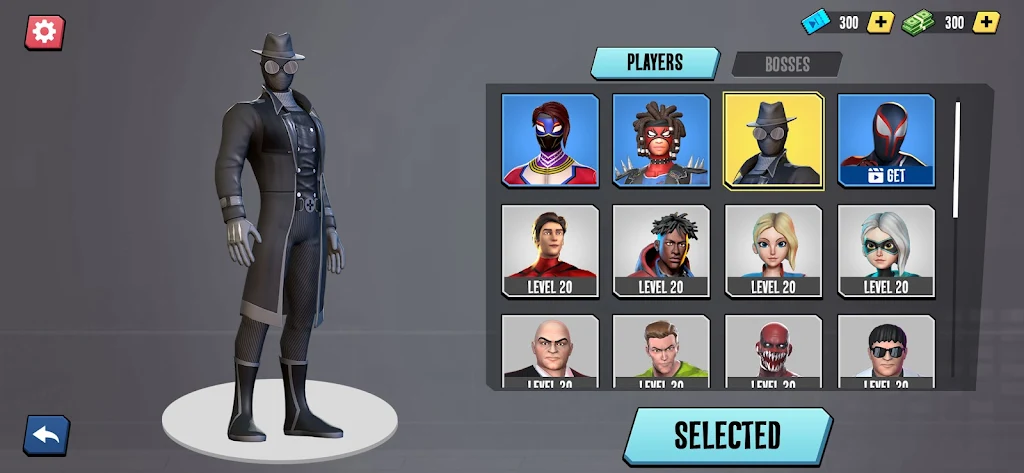
Task: Choose the brown-haired man in red suit
Action: click(x=550, y=250)
